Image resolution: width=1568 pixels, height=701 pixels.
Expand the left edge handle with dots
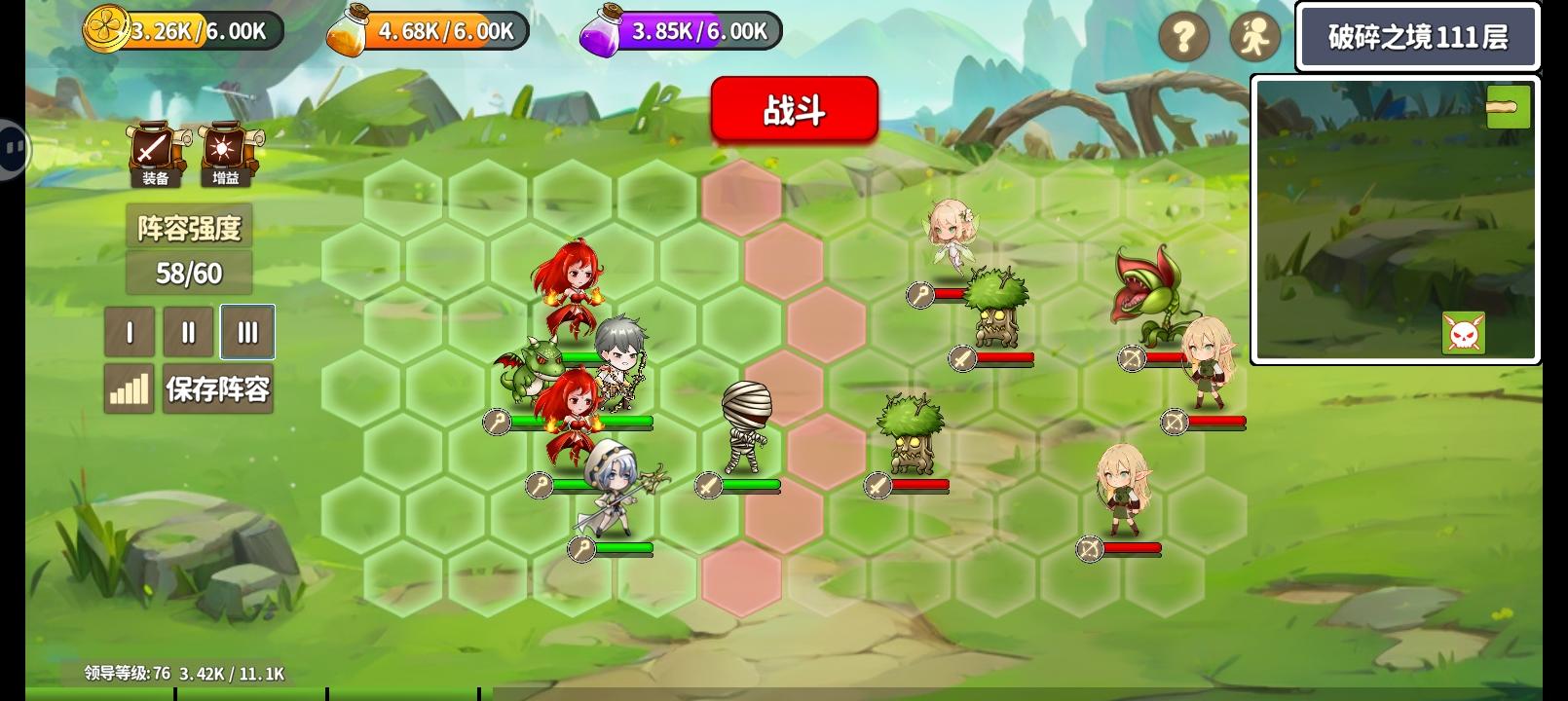(13, 149)
